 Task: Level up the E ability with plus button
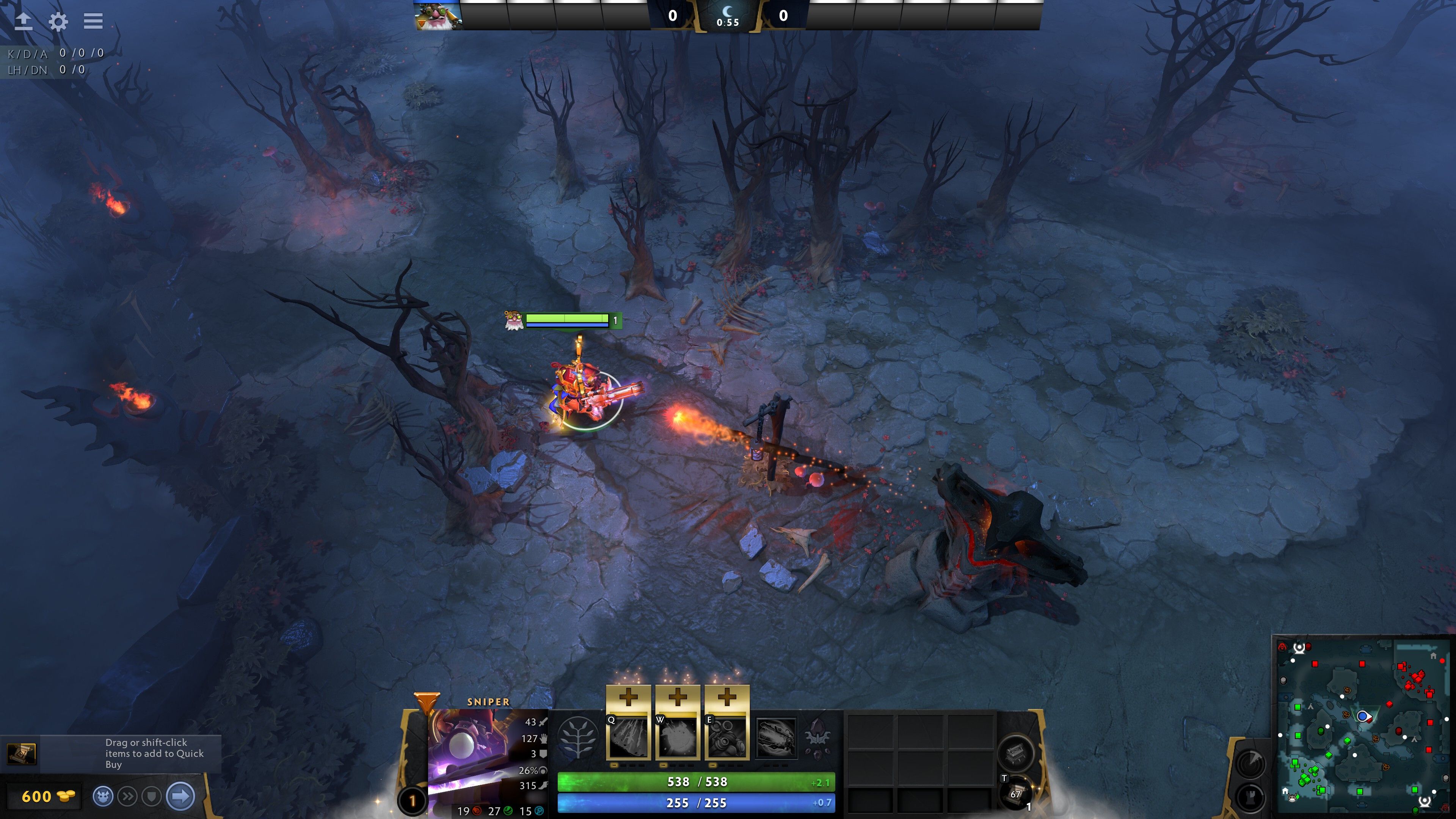click(x=727, y=698)
